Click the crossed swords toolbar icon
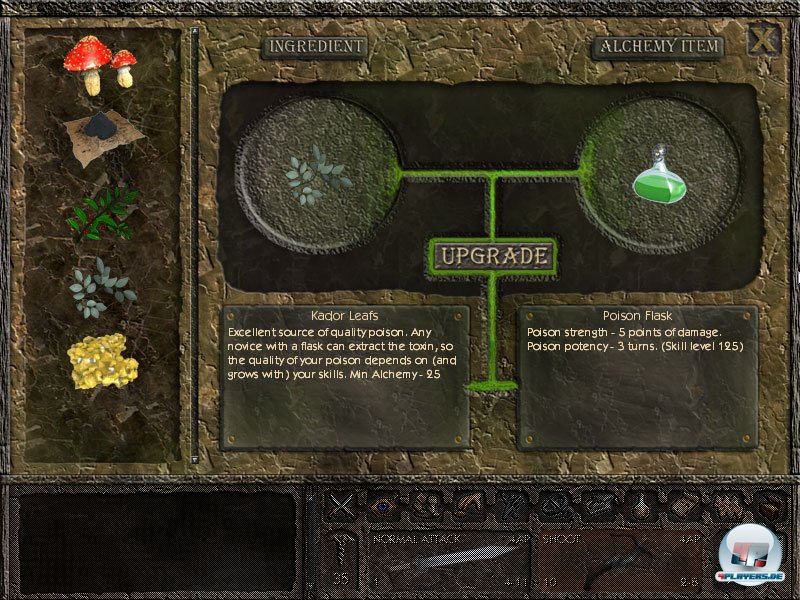This screenshot has width=800, height=600. 342,506
